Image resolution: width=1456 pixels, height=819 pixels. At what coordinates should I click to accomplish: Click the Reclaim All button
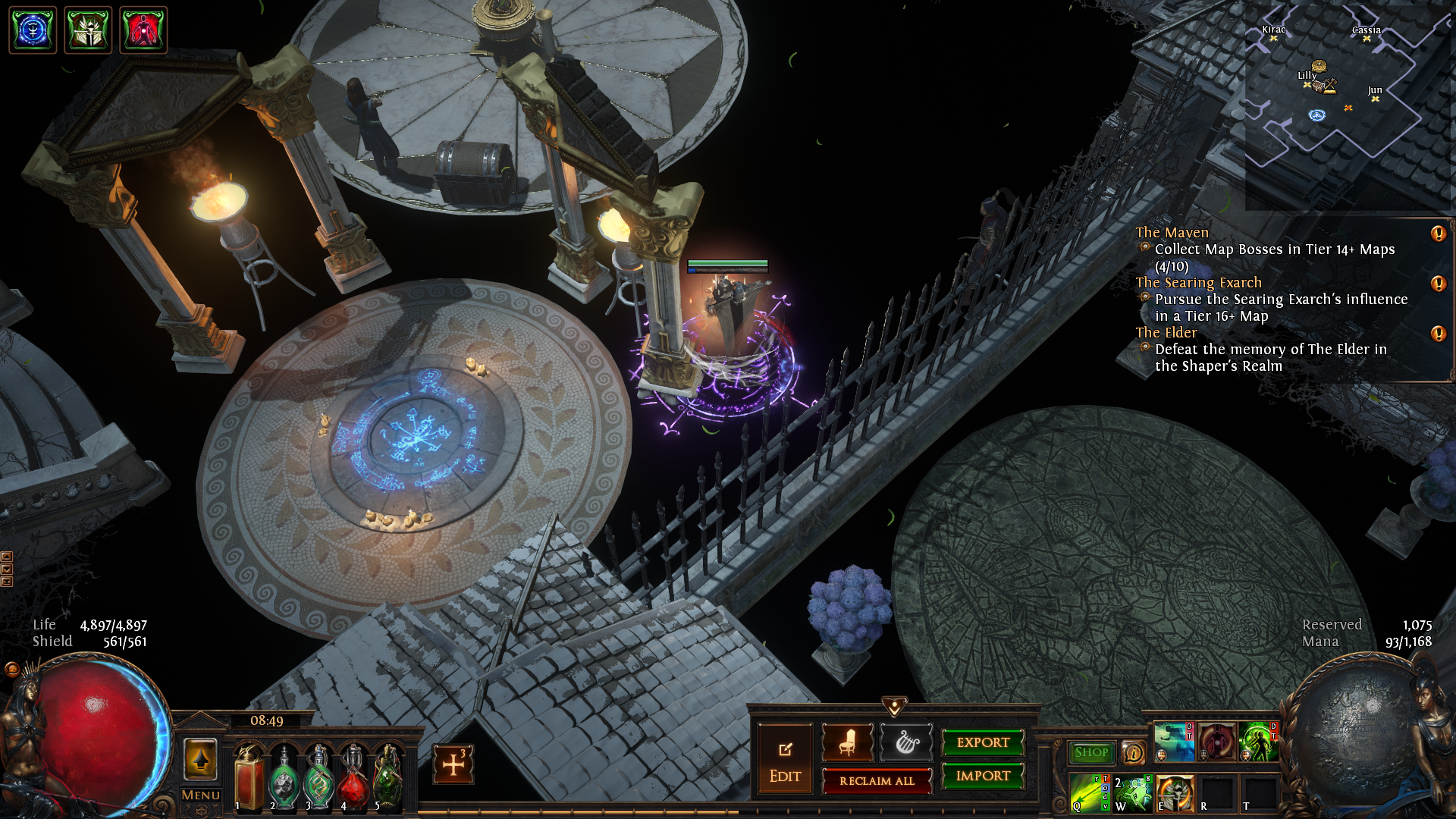[877, 781]
